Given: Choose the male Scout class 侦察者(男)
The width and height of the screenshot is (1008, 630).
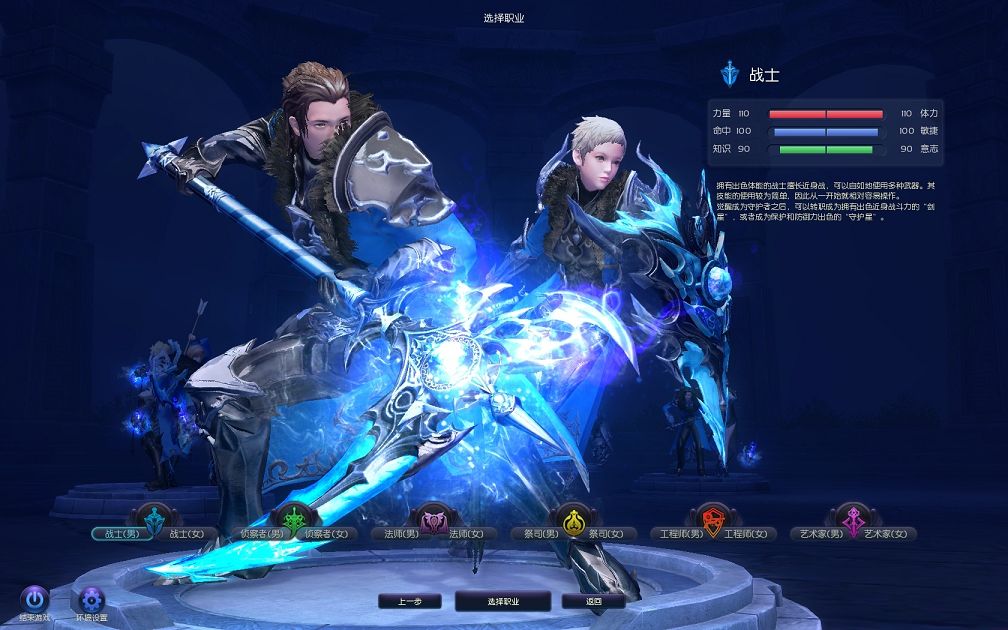Looking at the screenshot, I should (259, 534).
